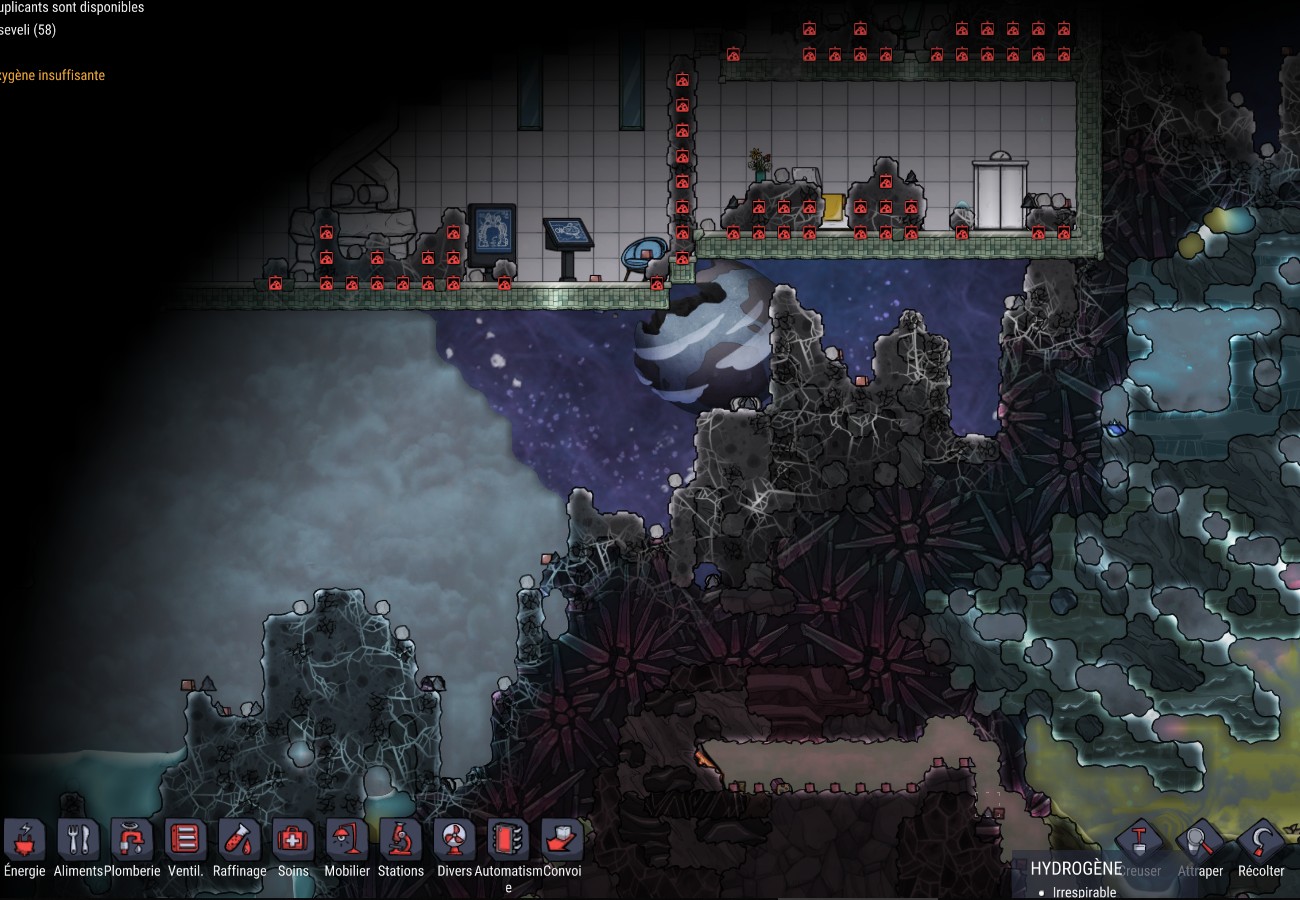Choose the Attraper capture tool

click(1200, 845)
